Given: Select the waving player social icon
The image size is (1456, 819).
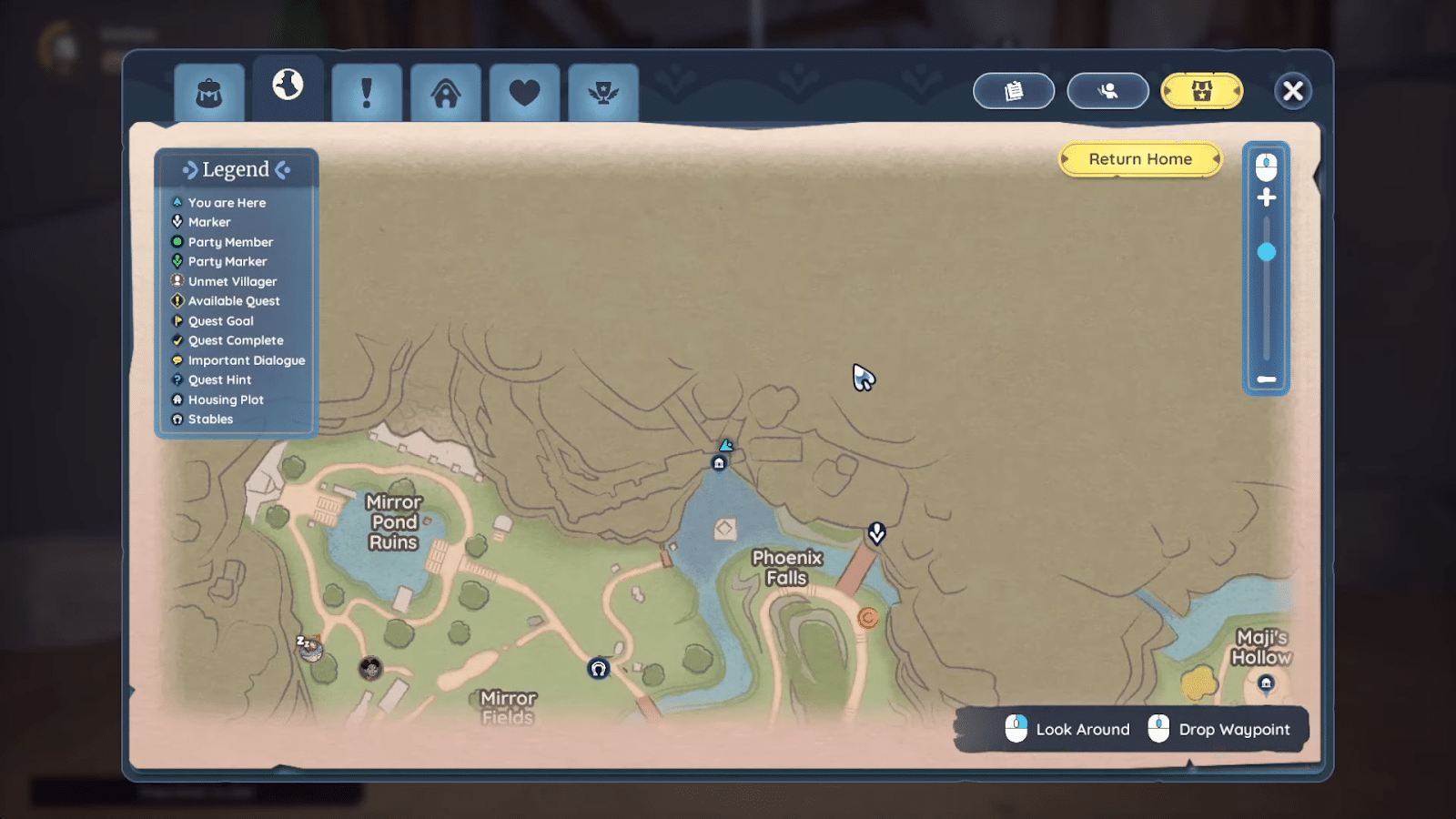Looking at the screenshot, I should (1107, 90).
